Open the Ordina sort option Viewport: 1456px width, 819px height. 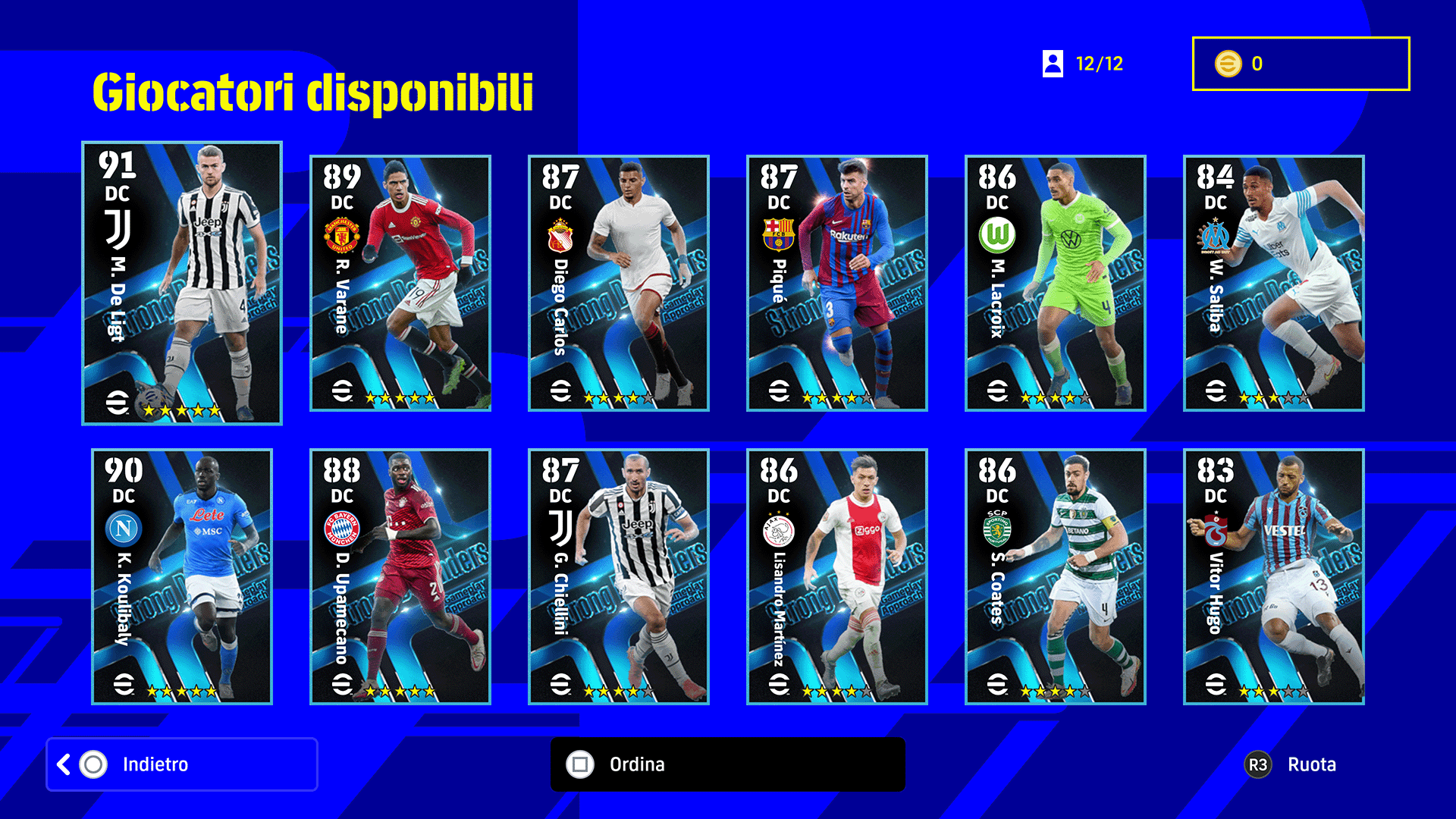pos(726,764)
